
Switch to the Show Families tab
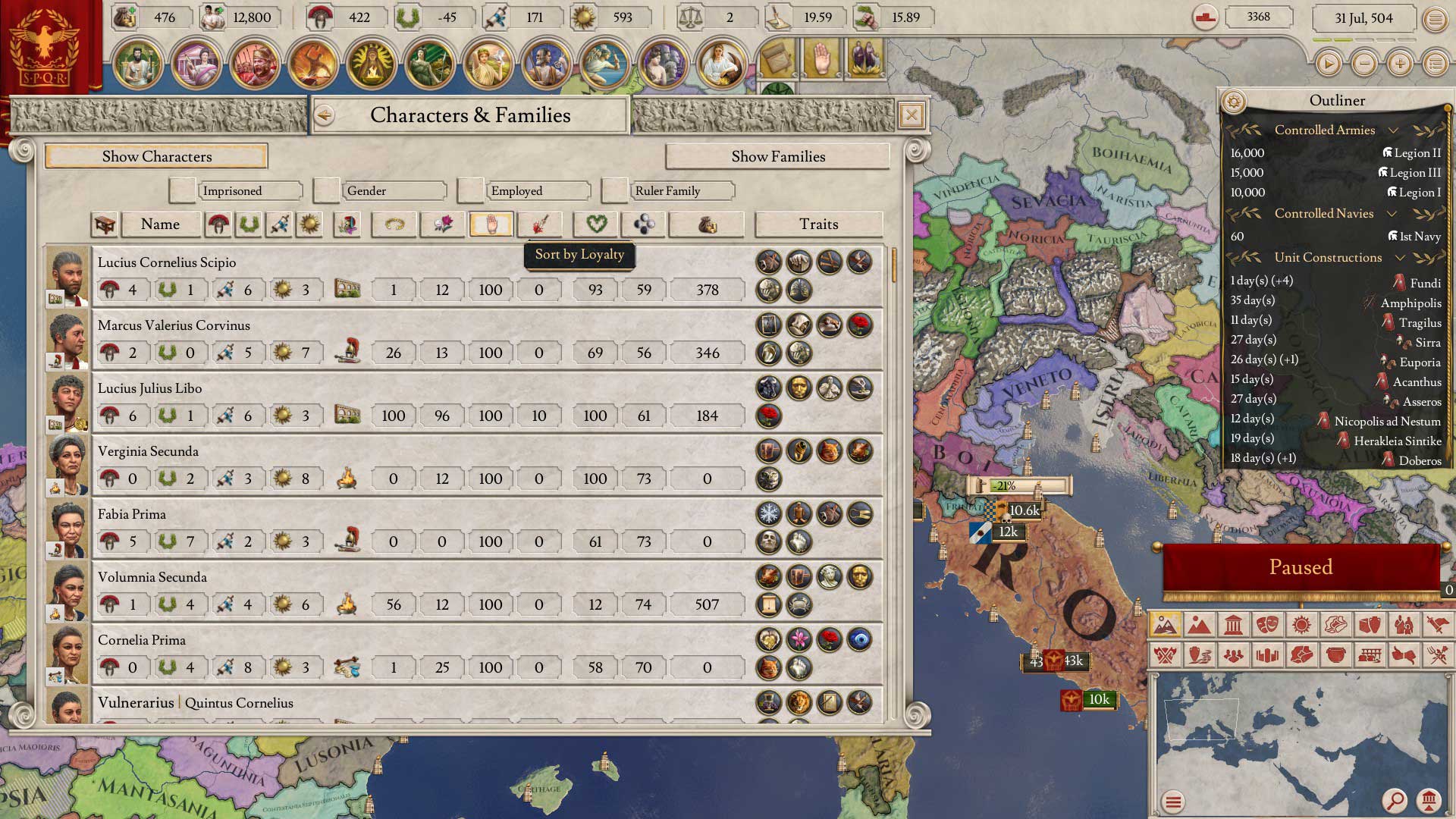tap(777, 156)
